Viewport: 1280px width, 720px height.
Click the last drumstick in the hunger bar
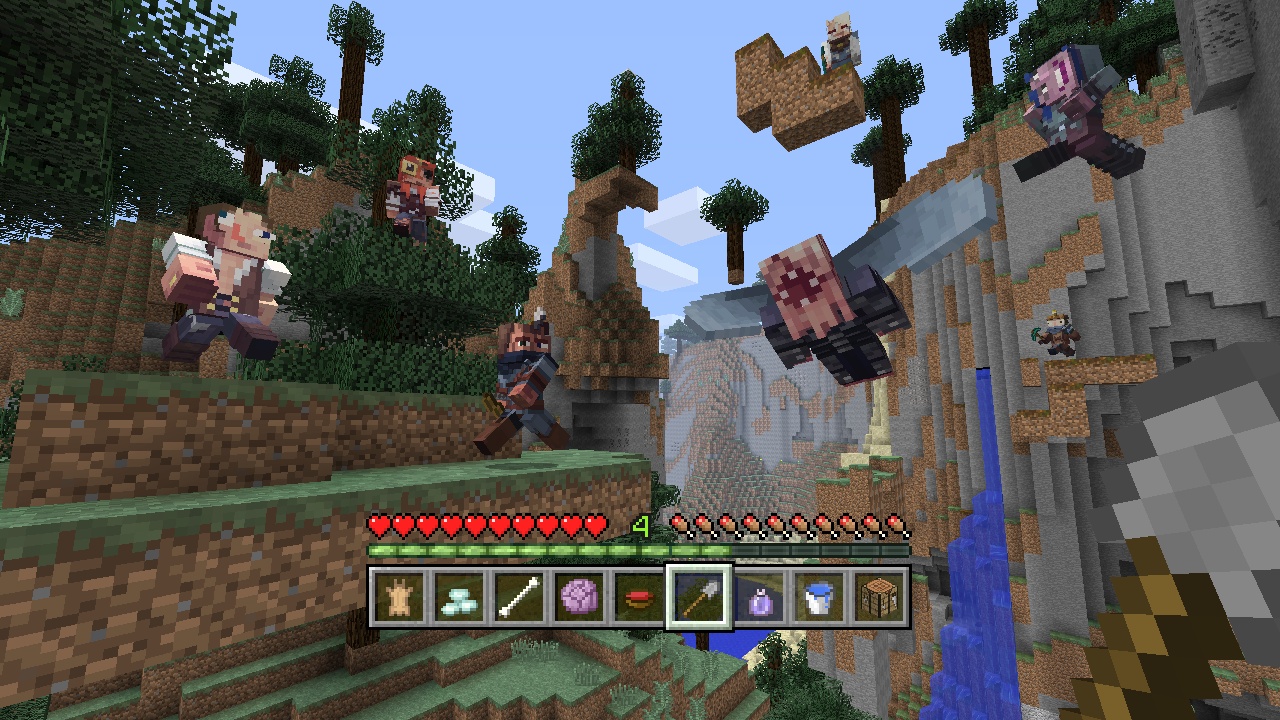897,523
